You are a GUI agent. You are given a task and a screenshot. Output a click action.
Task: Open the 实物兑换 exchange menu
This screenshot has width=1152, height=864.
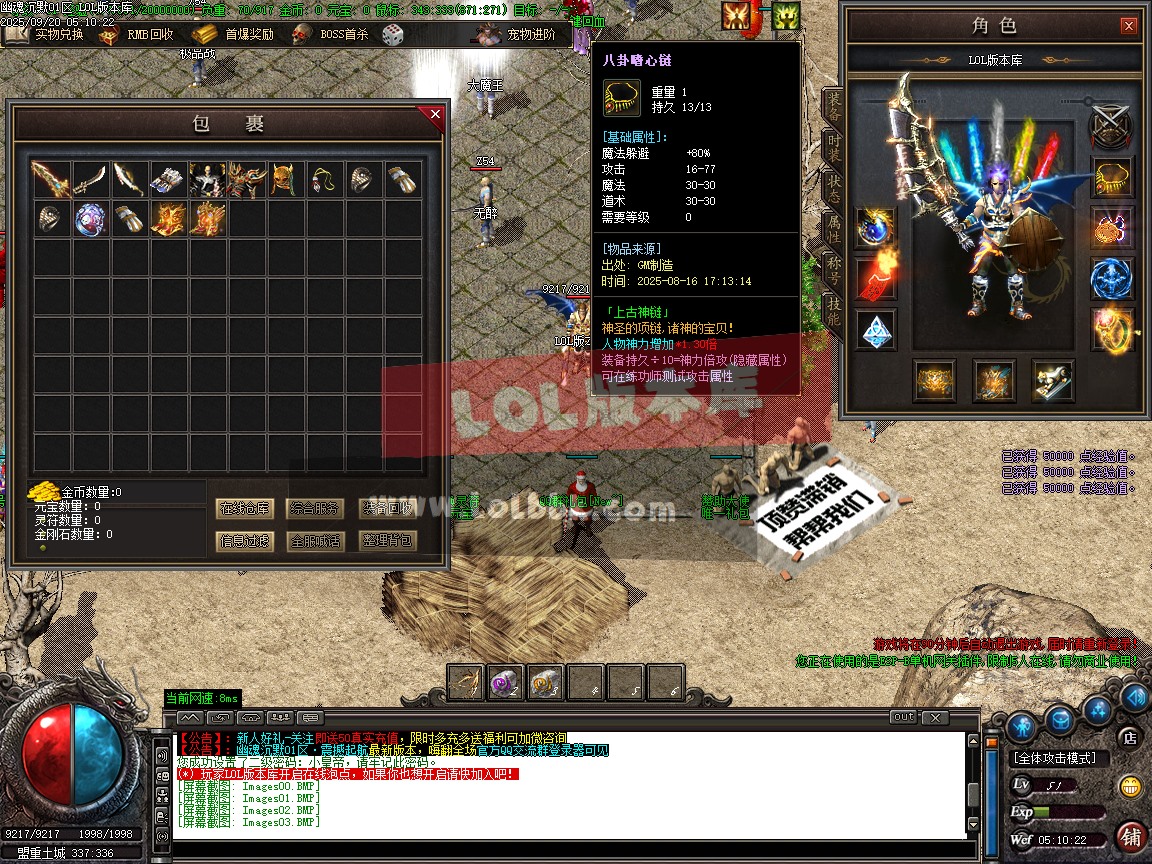(x=47, y=34)
